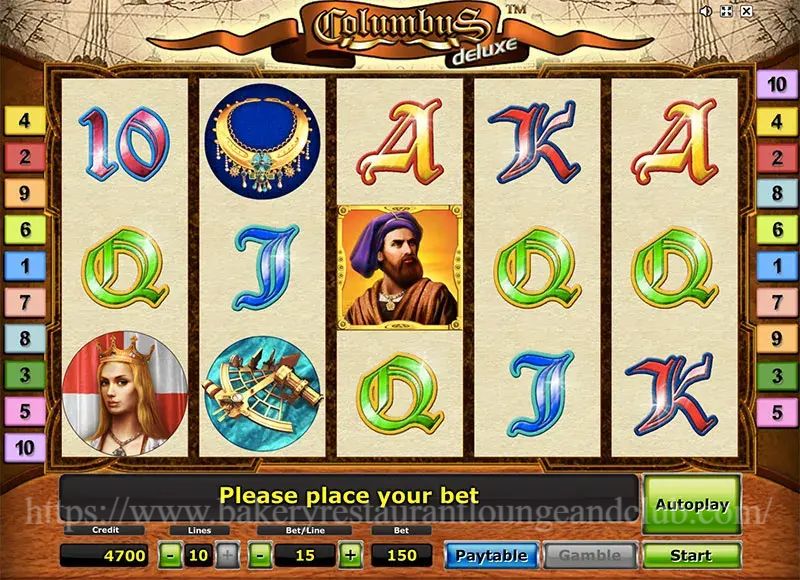Lower the Bet/Line amount
This screenshot has width=800, height=580.
click(260, 555)
